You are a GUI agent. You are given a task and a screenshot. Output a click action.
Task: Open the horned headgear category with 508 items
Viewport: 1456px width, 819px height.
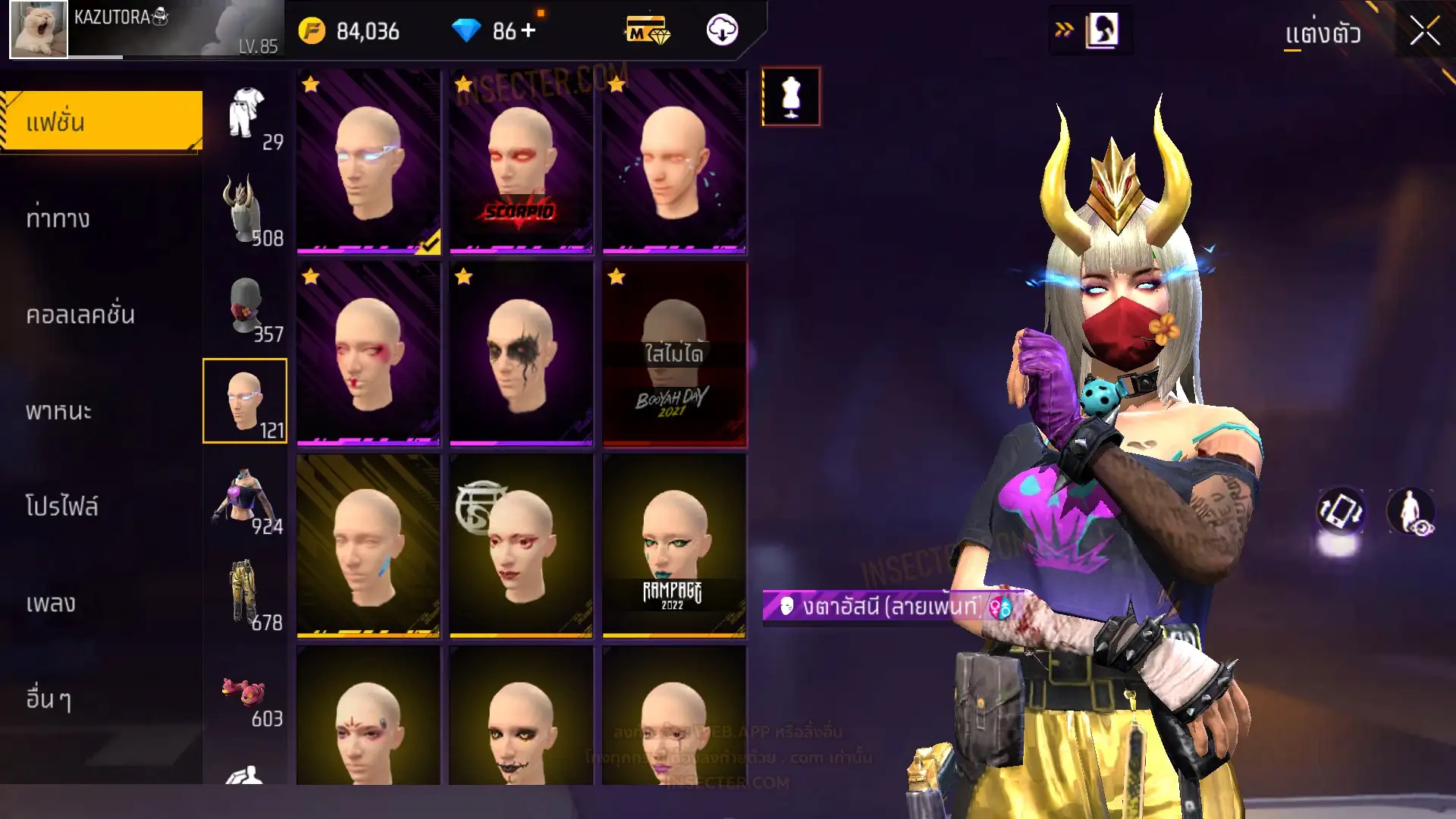click(245, 211)
